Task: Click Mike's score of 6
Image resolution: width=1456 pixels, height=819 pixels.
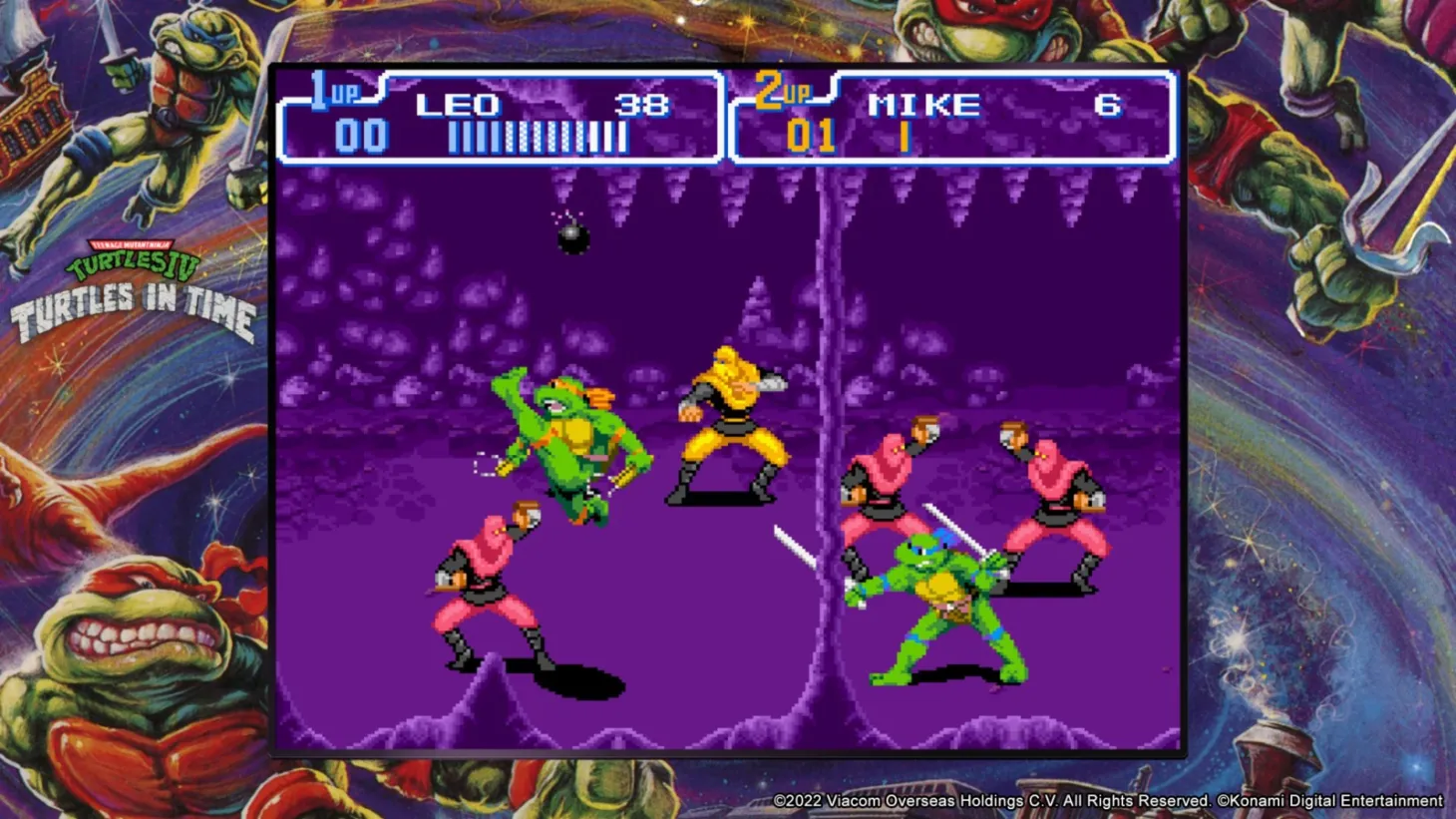Action: (x=1106, y=103)
